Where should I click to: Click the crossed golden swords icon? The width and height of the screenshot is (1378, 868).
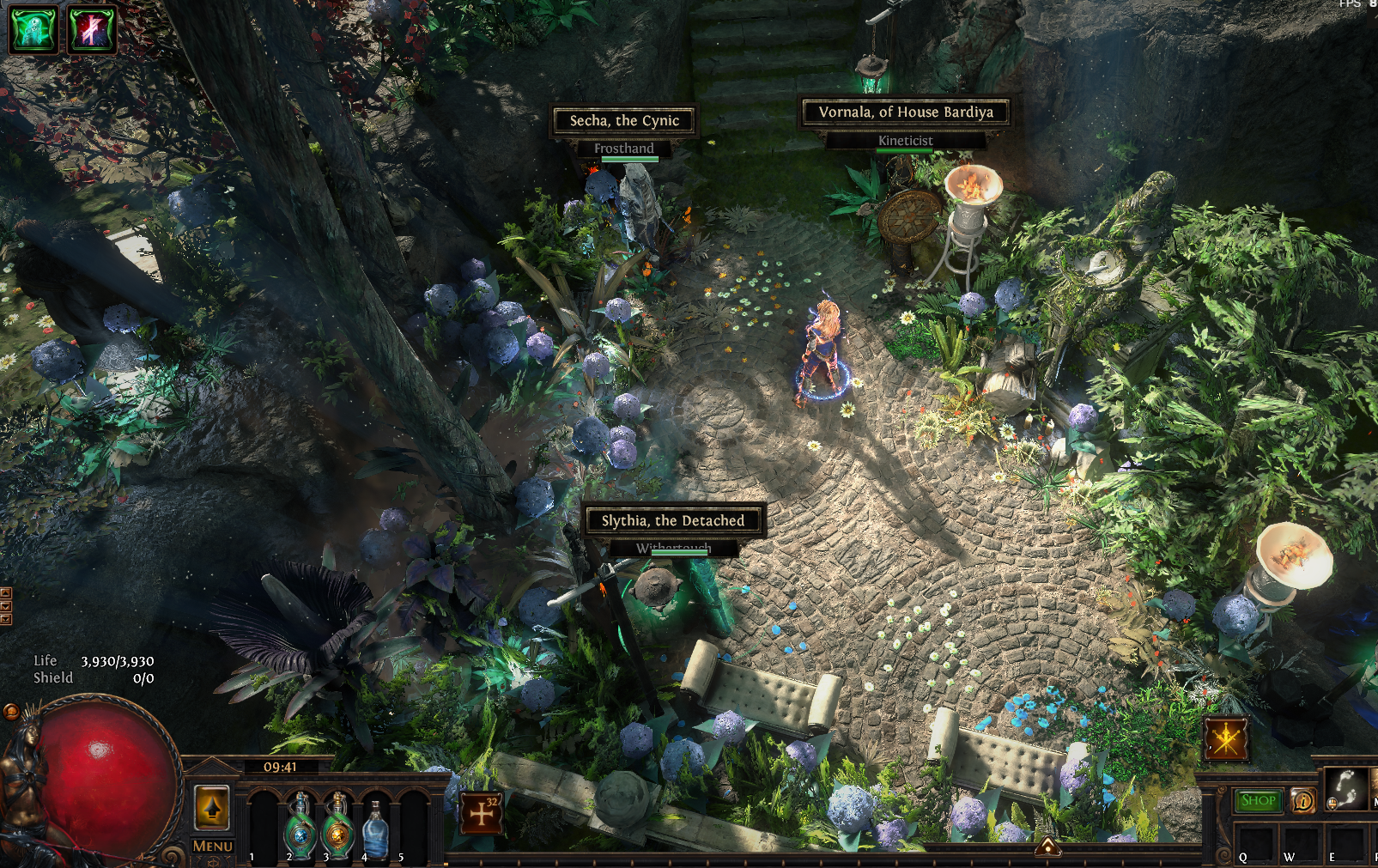(x=1226, y=738)
